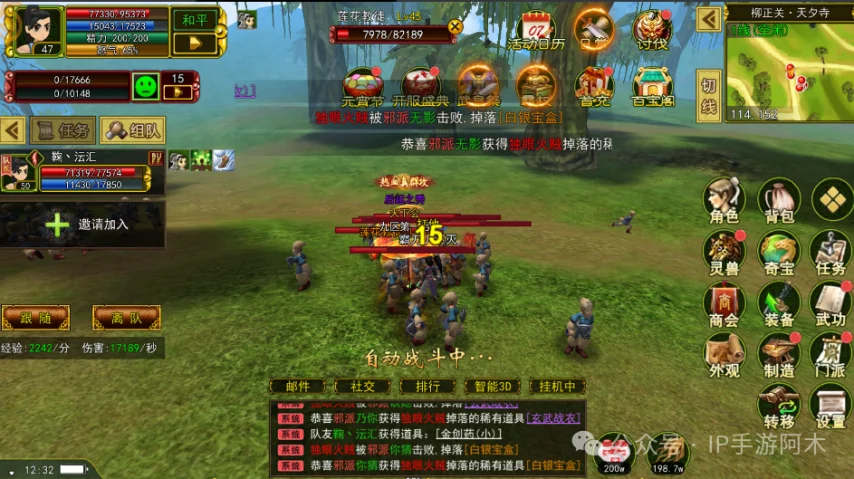
Task: Open the 讨伐 crusade event icon
Action: click(x=651, y=31)
